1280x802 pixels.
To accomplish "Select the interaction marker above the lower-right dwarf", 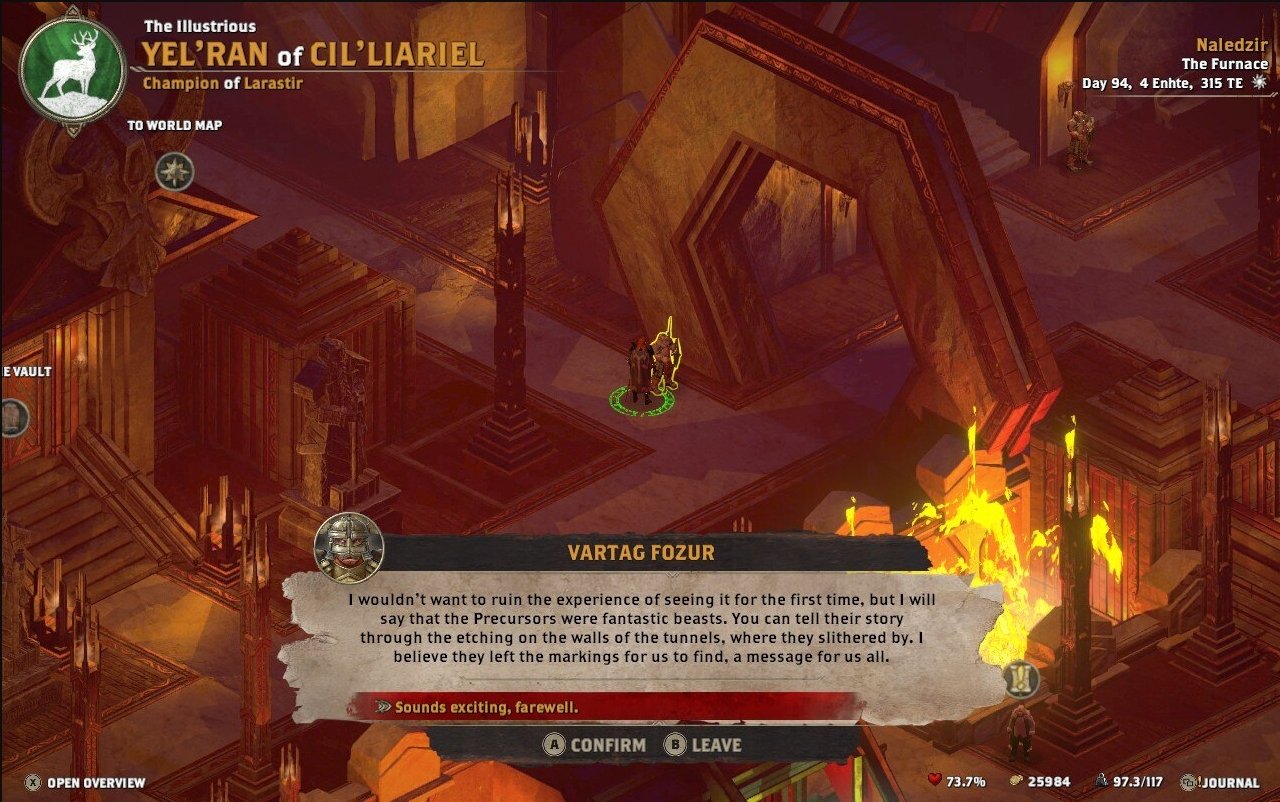I will (1021, 680).
